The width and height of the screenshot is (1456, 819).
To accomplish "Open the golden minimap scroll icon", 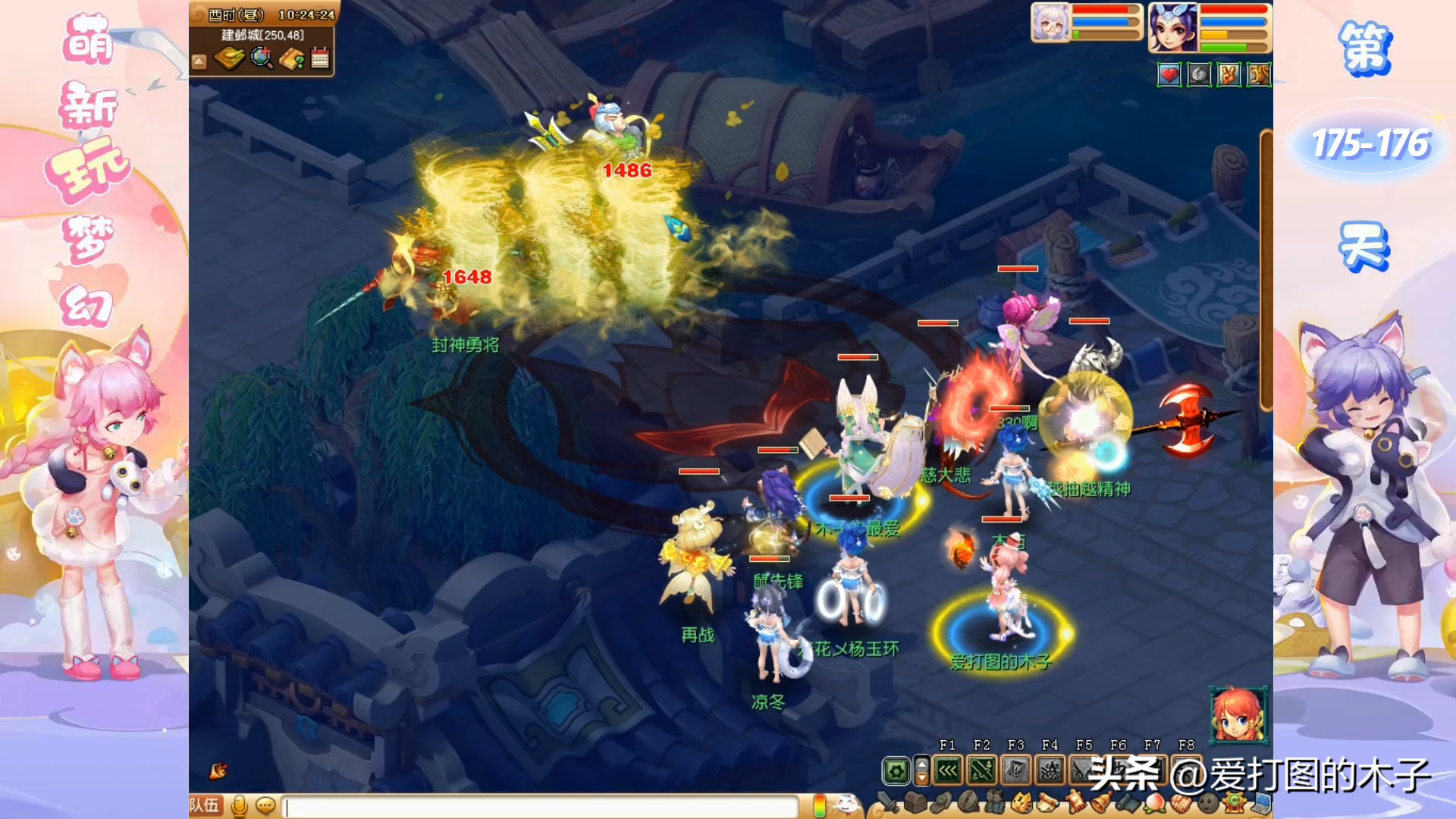I will 229,58.
